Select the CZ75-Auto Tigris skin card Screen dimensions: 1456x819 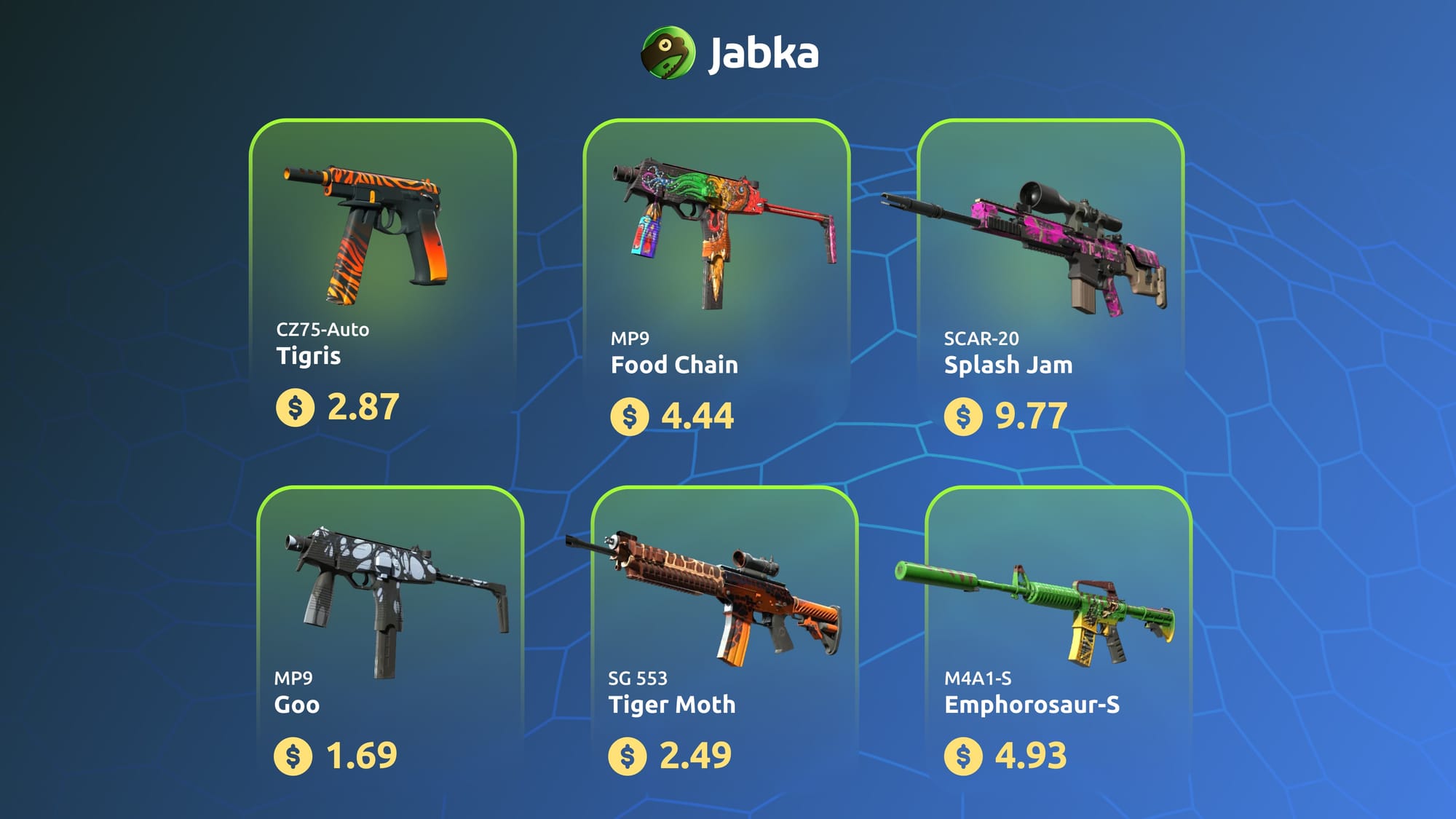pyautogui.click(x=383, y=277)
